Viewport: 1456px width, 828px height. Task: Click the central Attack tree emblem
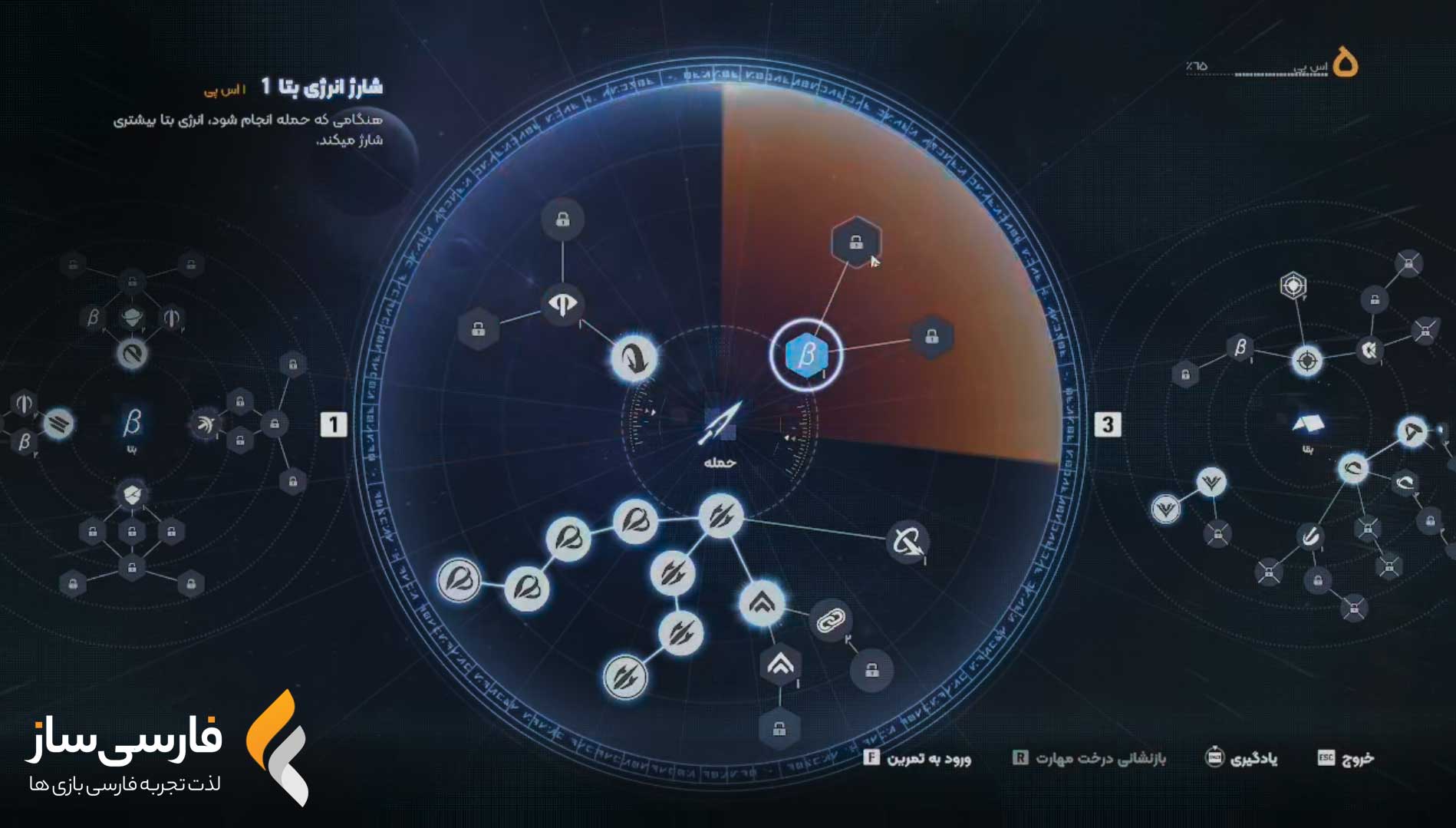click(x=720, y=425)
